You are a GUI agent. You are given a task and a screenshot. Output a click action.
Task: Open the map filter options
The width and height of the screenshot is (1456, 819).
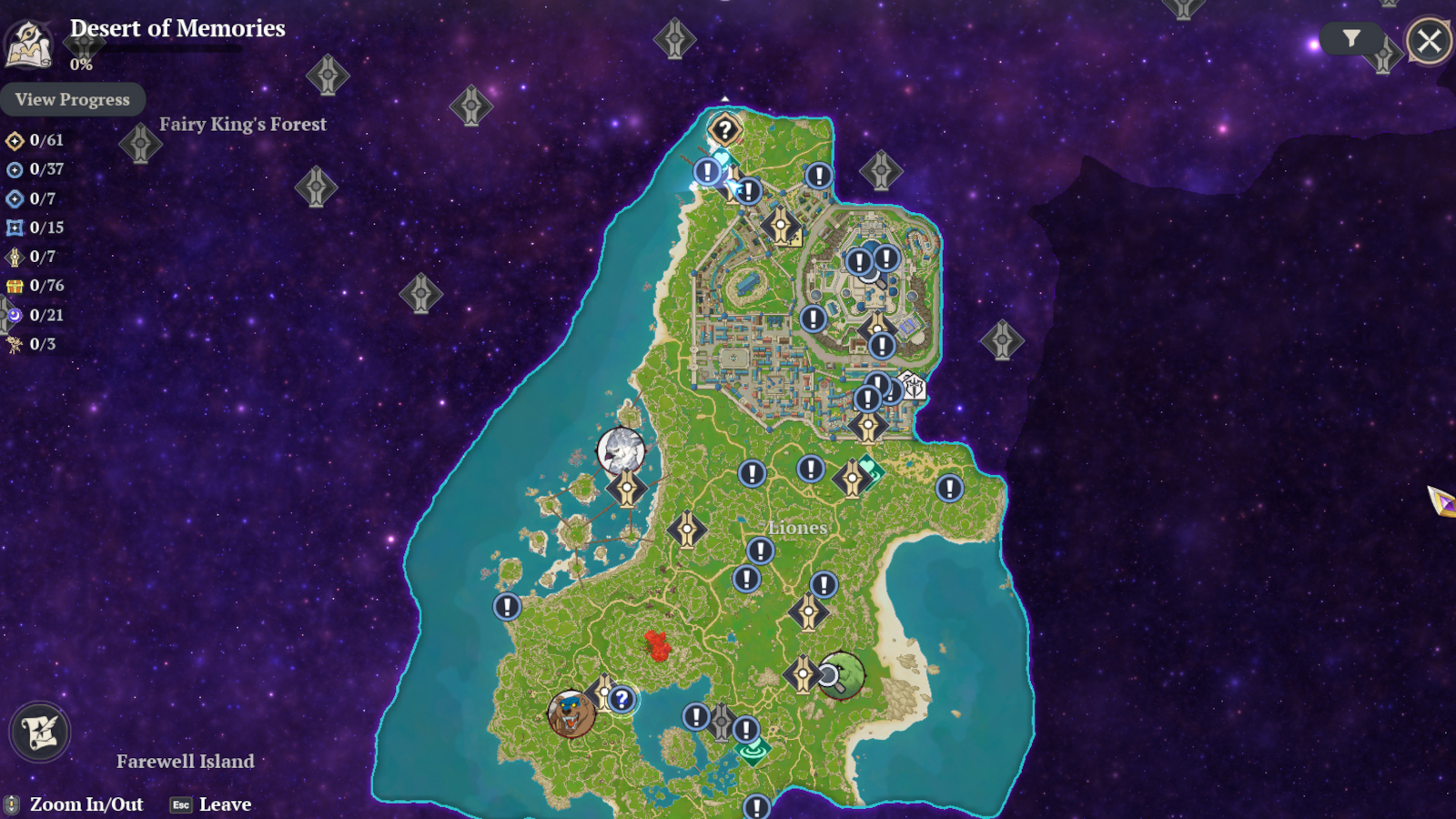1350,38
